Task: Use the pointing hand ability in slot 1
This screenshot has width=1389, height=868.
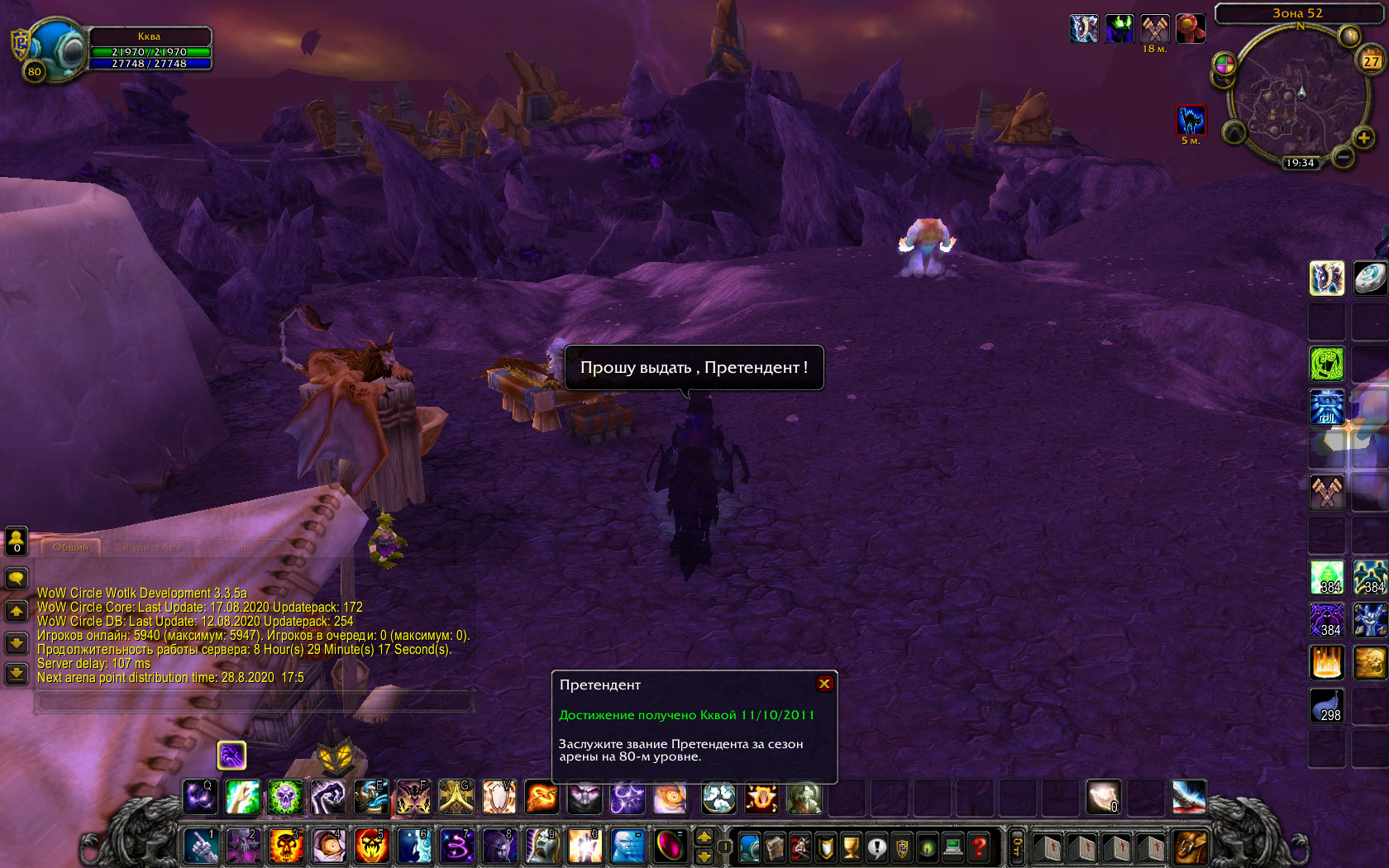Action: pyautogui.click(x=199, y=847)
